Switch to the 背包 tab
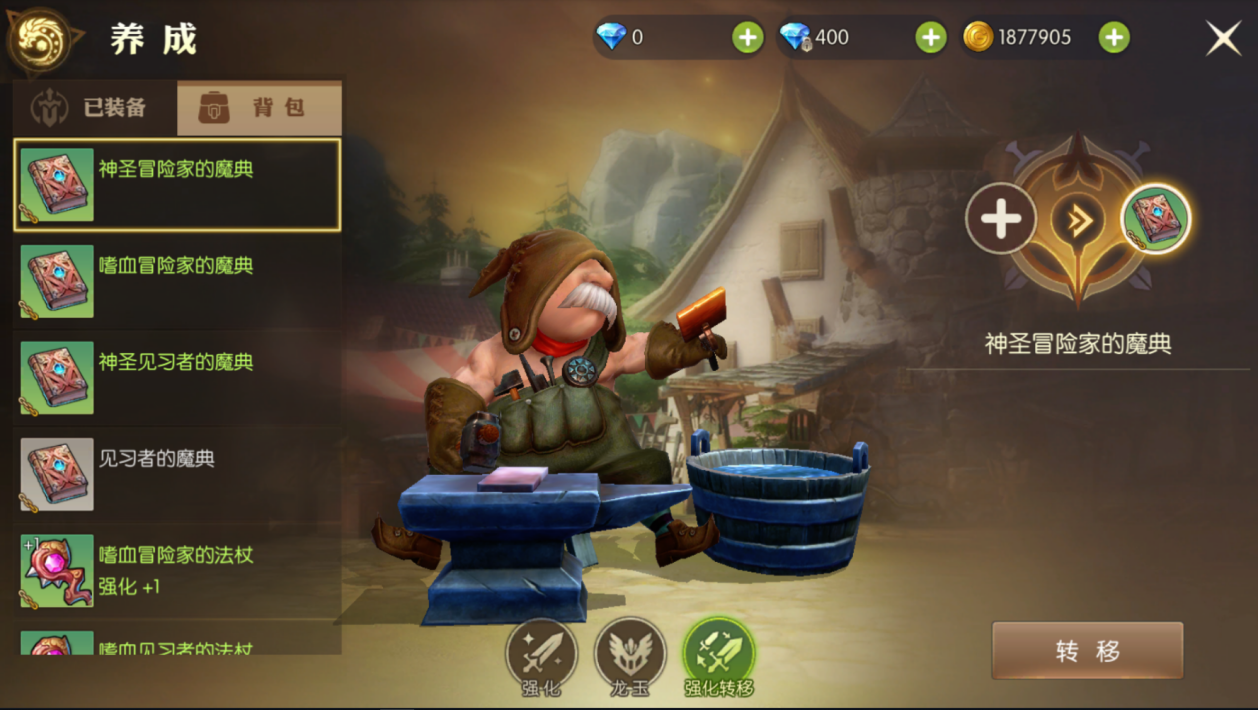This screenshot has height=710, width=1258. [x=259, y=108]
